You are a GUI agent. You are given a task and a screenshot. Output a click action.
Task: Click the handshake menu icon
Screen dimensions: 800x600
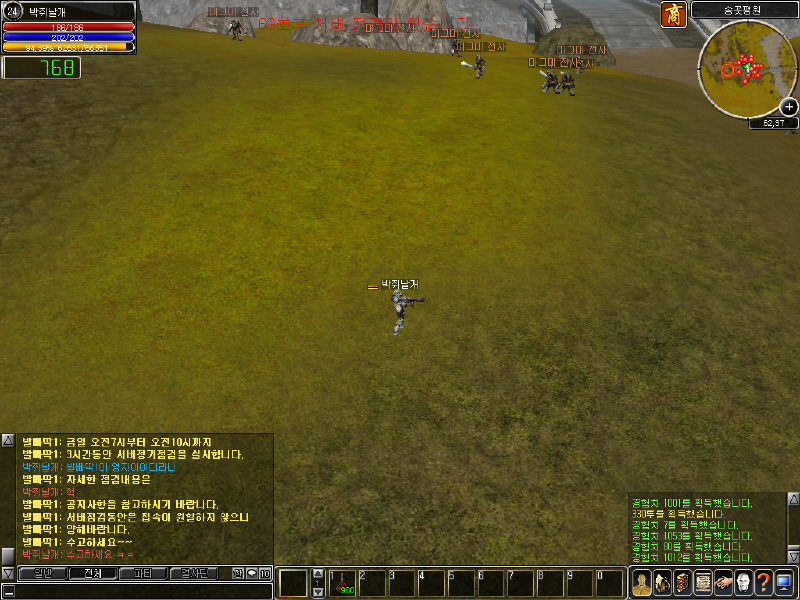tap(722, 582)
